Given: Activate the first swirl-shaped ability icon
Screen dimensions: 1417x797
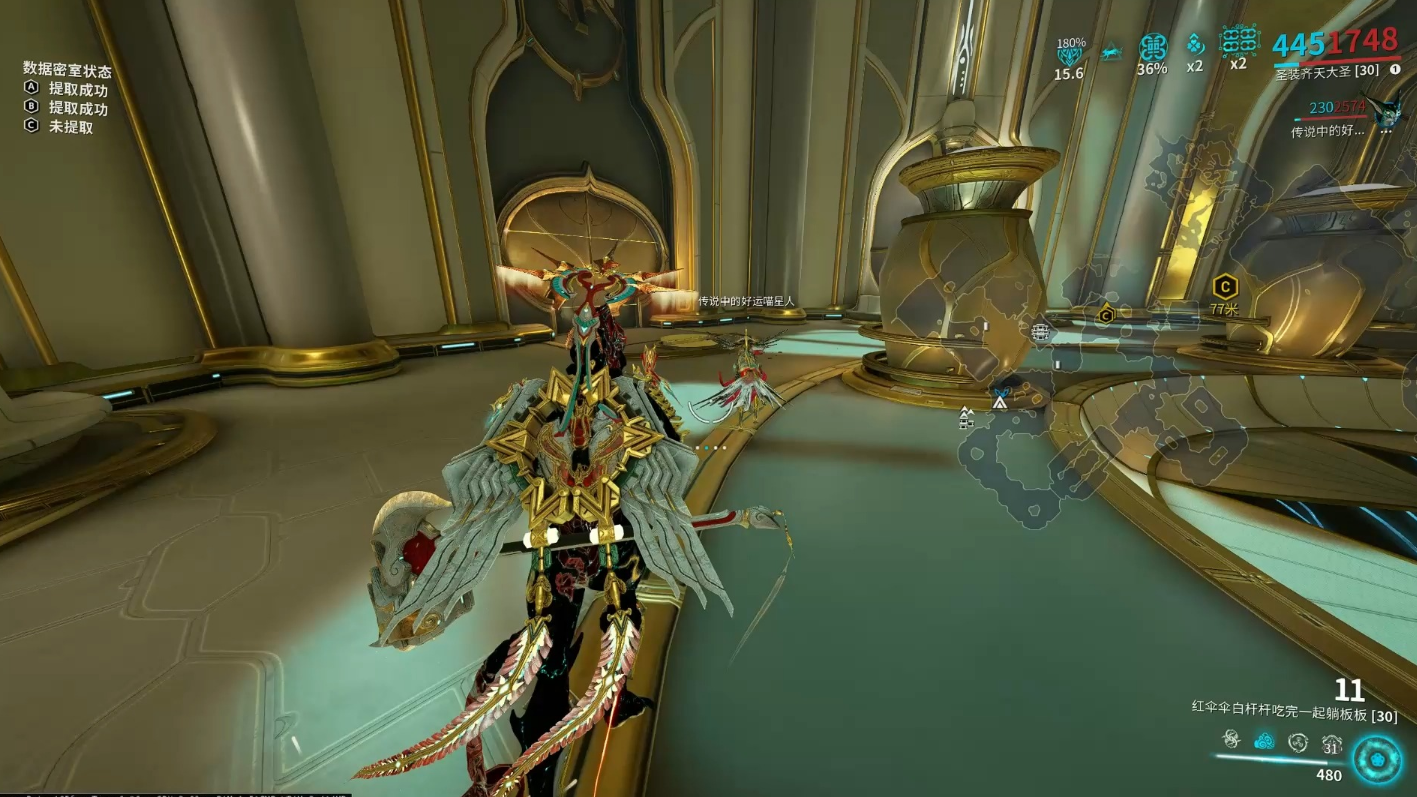Looking at the screenshot, I should (1232, 740).
